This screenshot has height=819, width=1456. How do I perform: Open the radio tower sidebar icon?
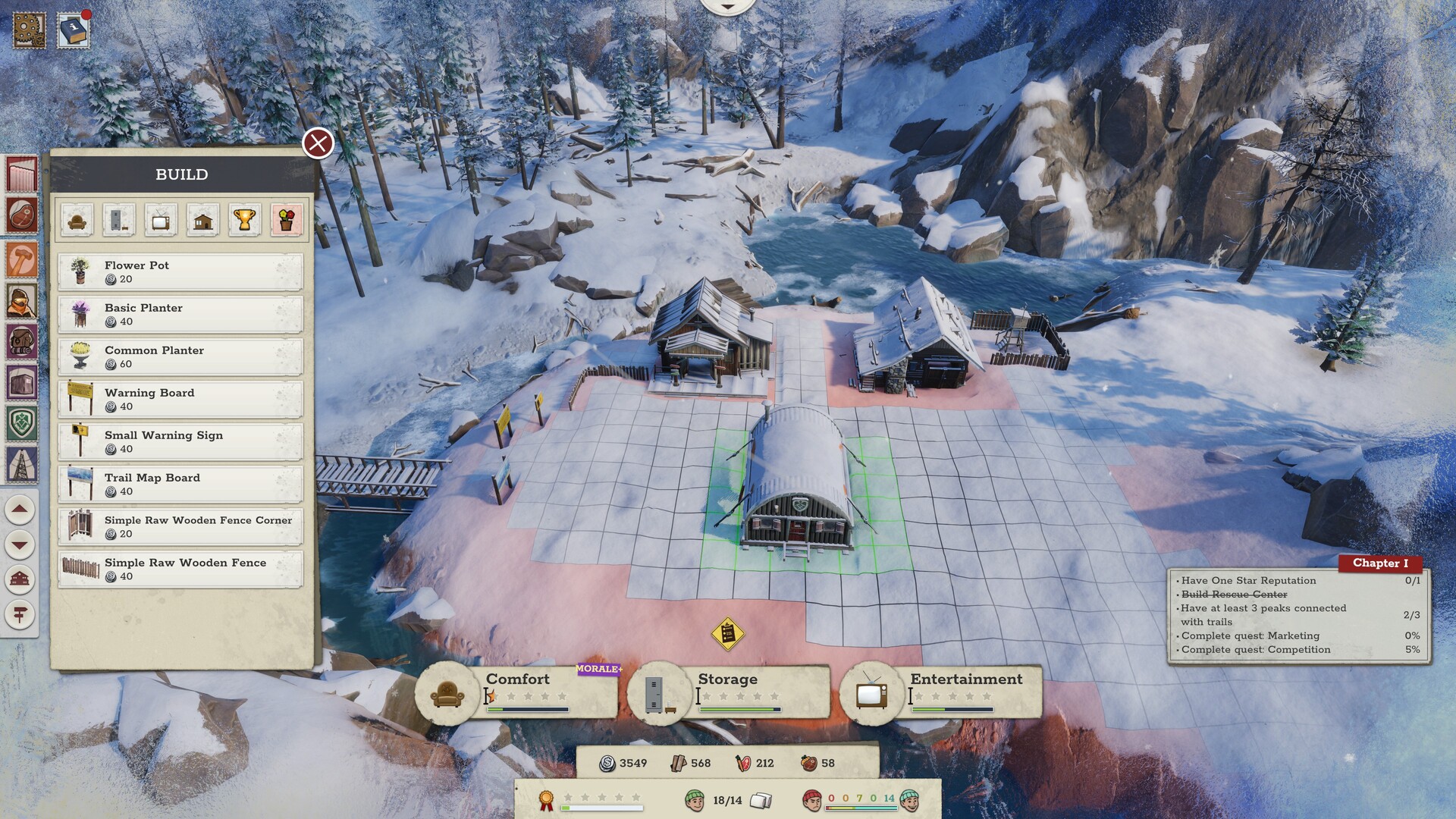[21, 464]
